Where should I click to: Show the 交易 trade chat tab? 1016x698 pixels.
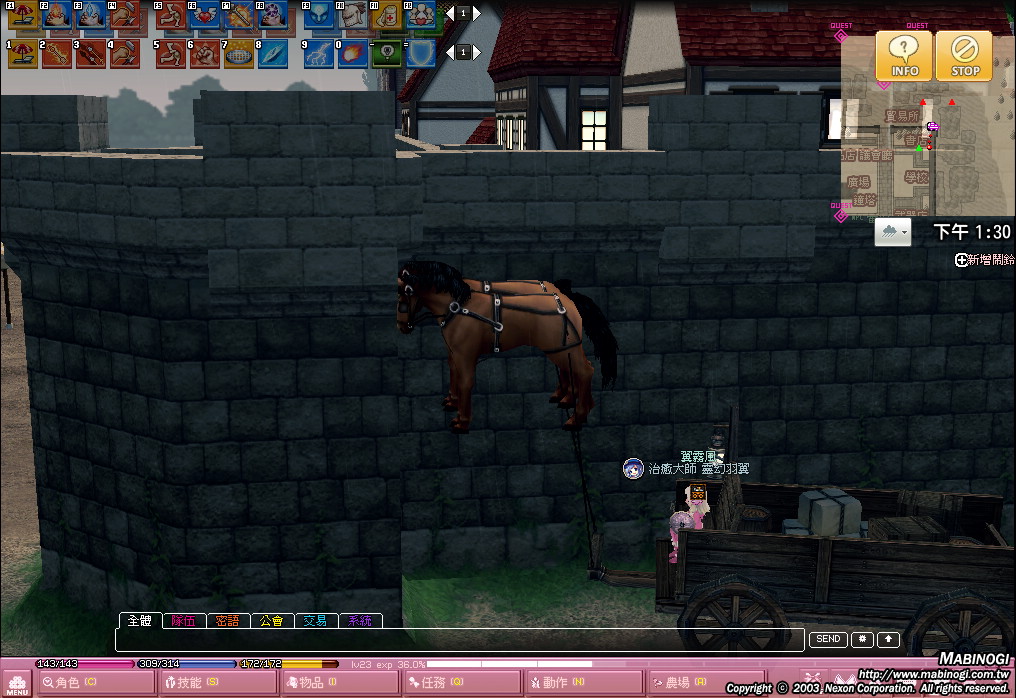click(x=316, y=621)
